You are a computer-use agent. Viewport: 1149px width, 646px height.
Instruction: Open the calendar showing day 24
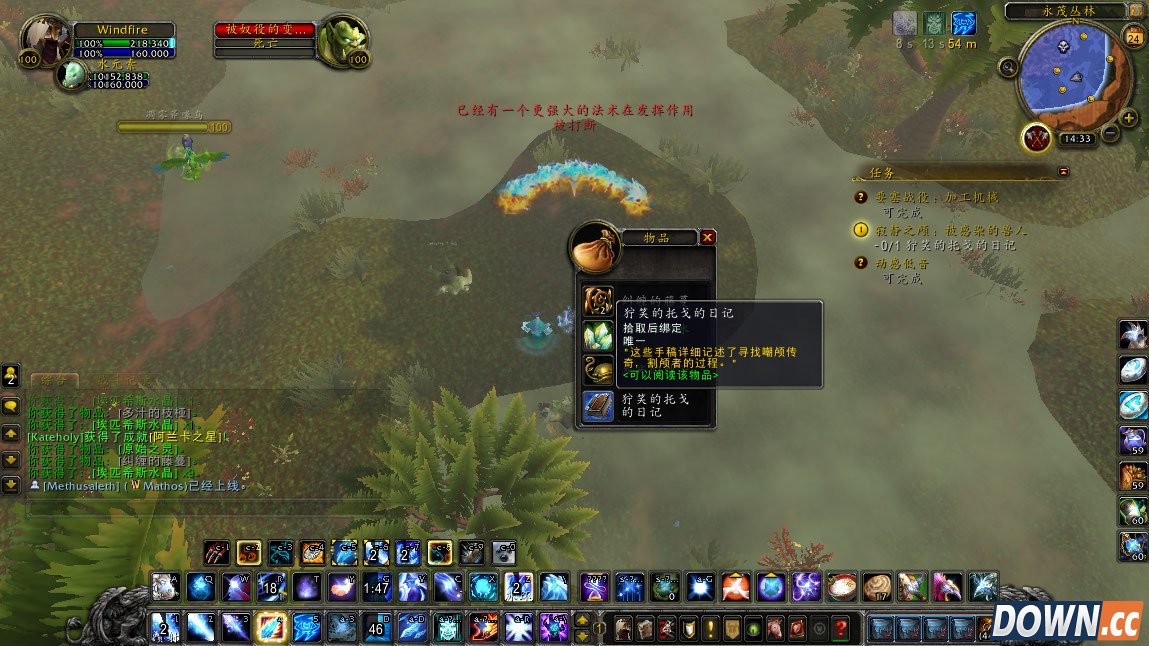pyautogui.click(x=1134, y=38)
